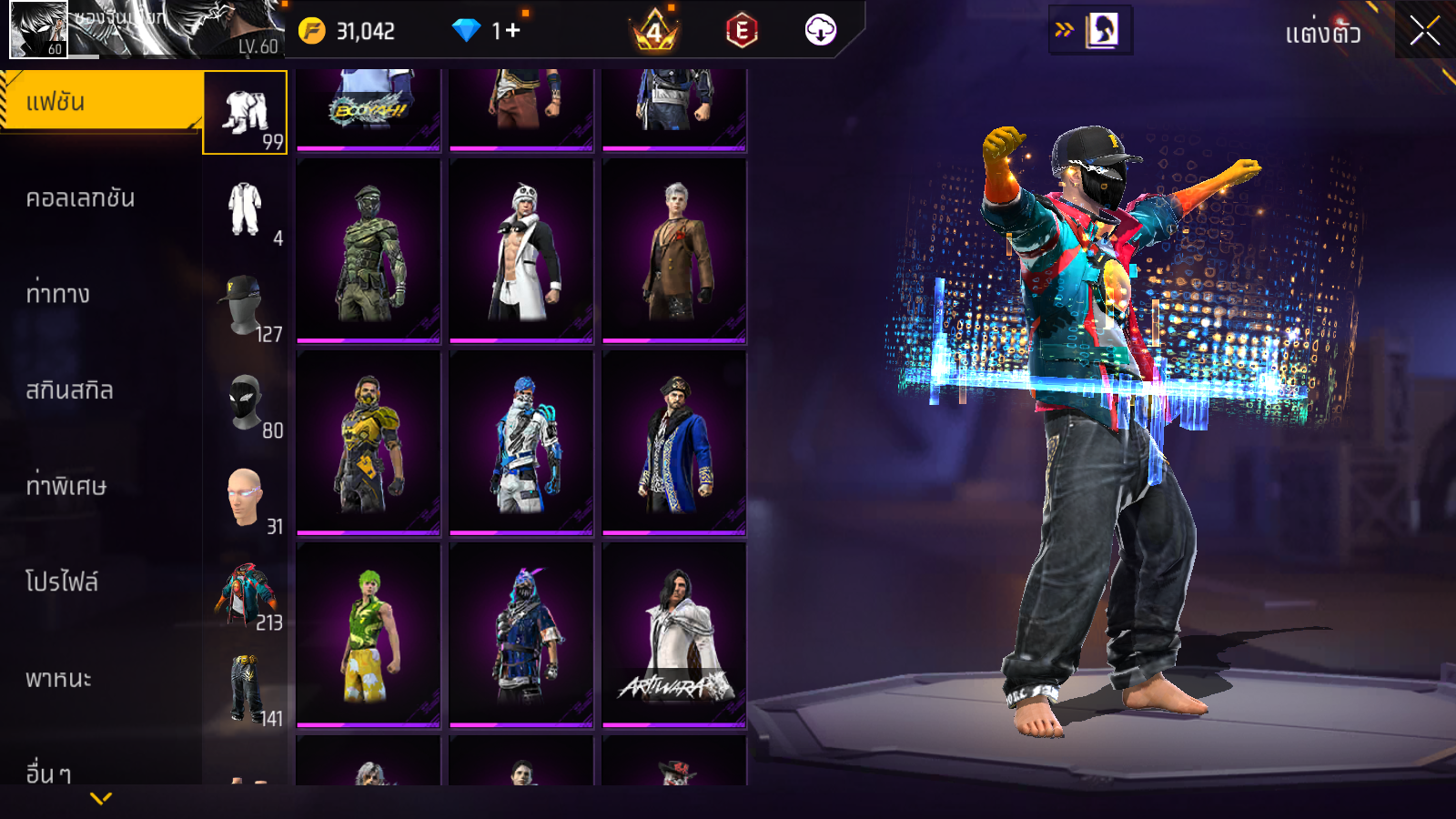Select the black mask category

(x=245, y=403)
